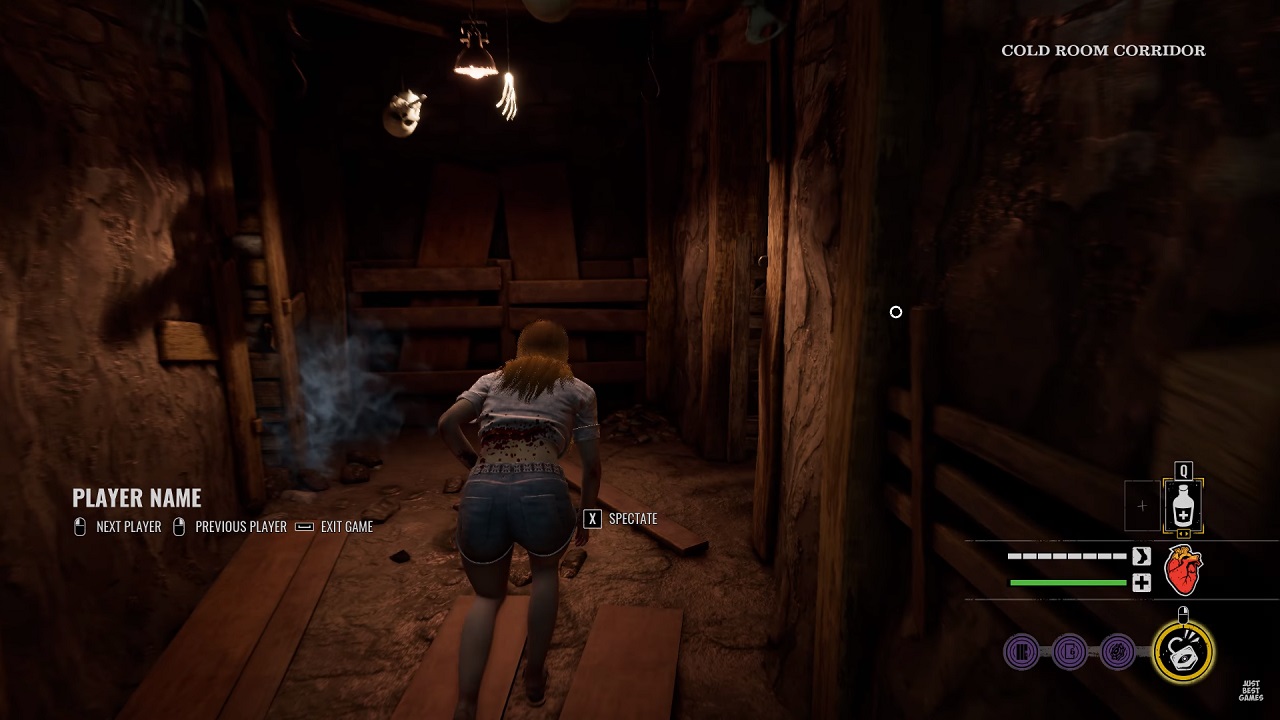Select the purple gear ability icon

(x=1117, y=653)
